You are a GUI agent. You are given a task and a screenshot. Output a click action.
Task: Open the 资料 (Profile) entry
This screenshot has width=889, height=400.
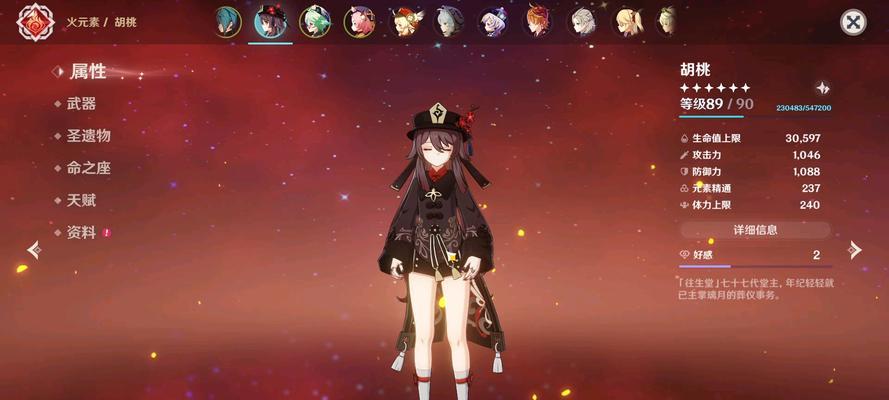click(81, 232)
